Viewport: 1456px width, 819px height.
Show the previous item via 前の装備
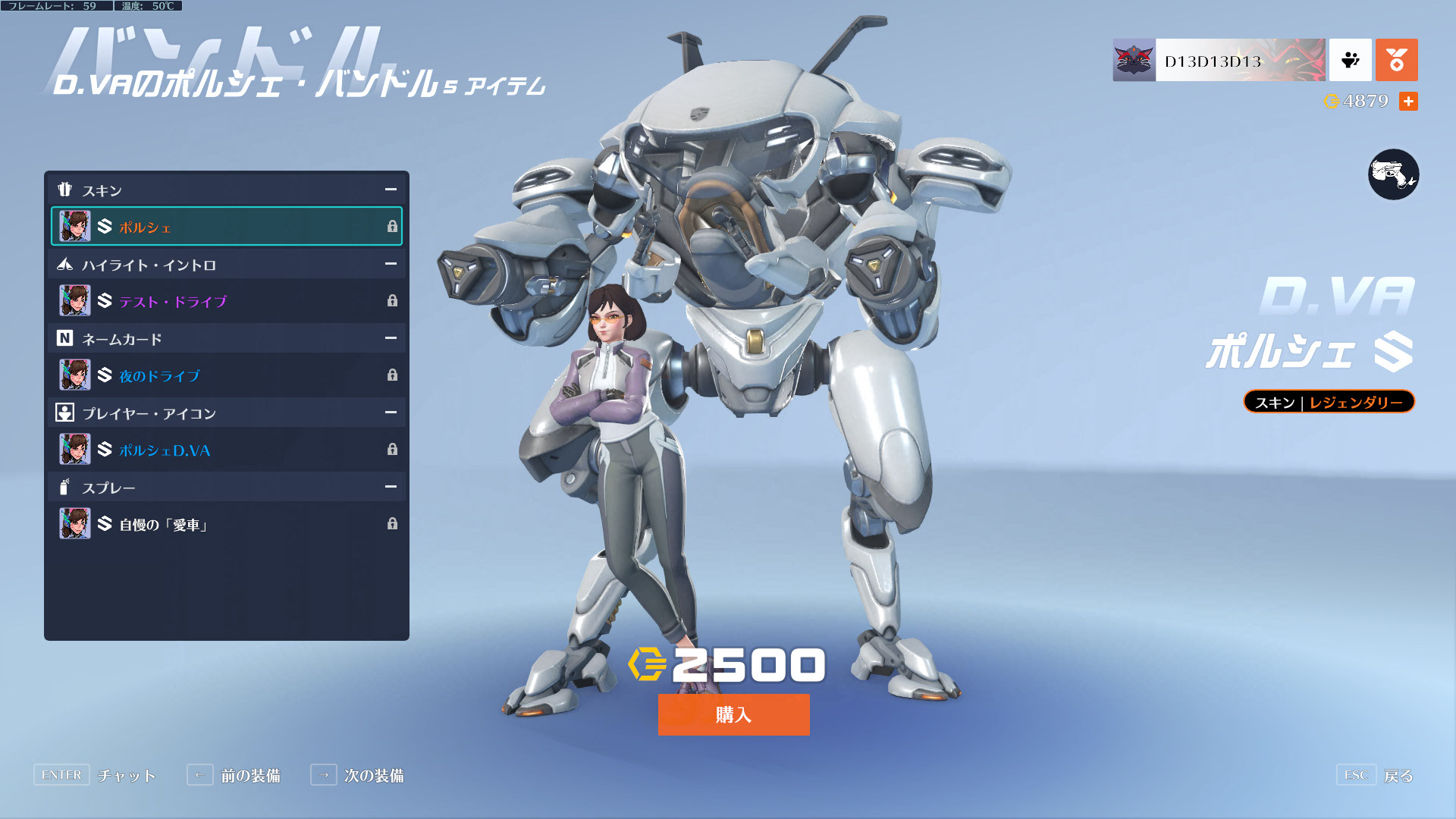pos(234,775)
